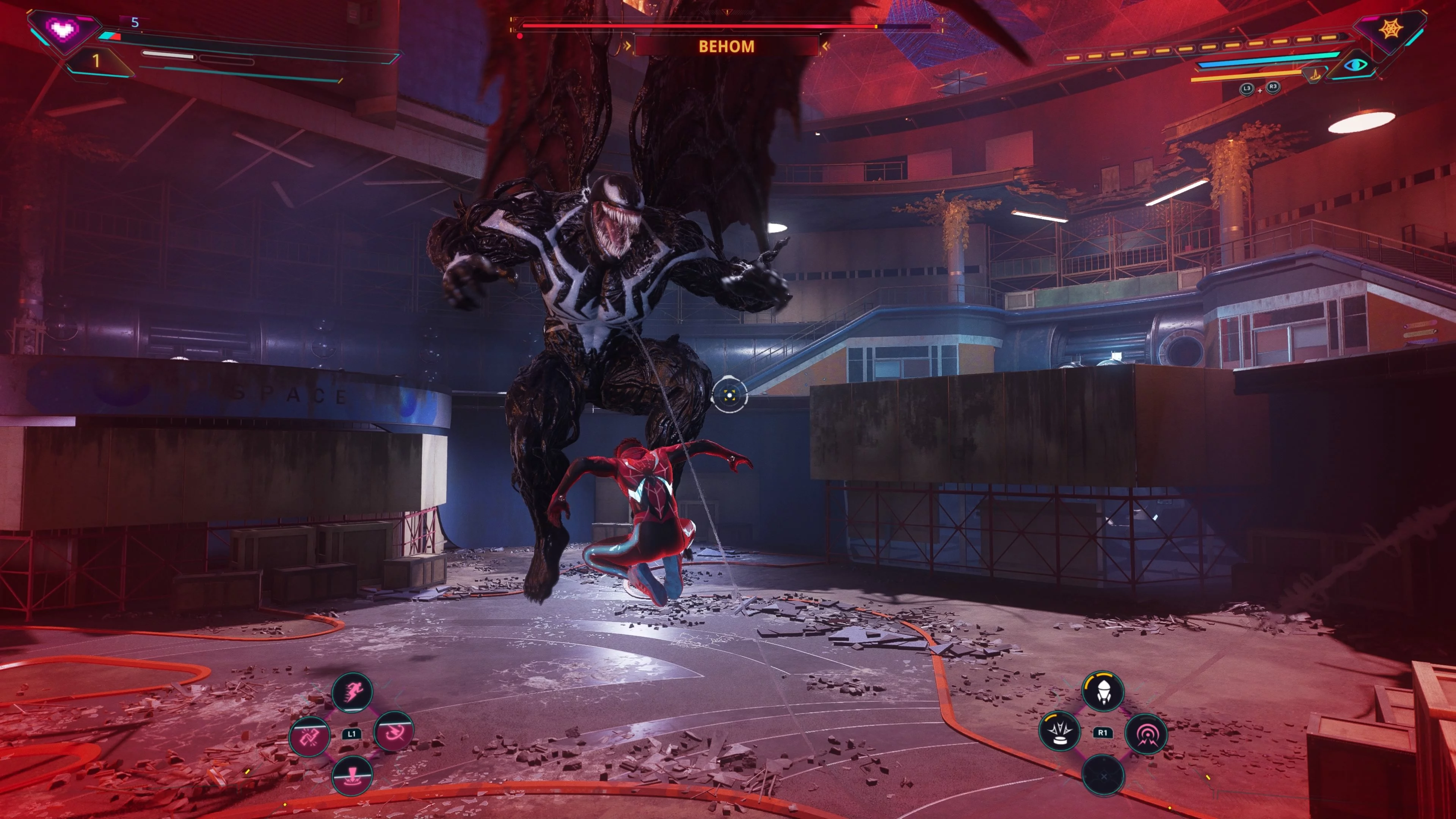1456x819 pixels.
Task: Activate the ground slam shockwave ability
Action: click(351, 775)
